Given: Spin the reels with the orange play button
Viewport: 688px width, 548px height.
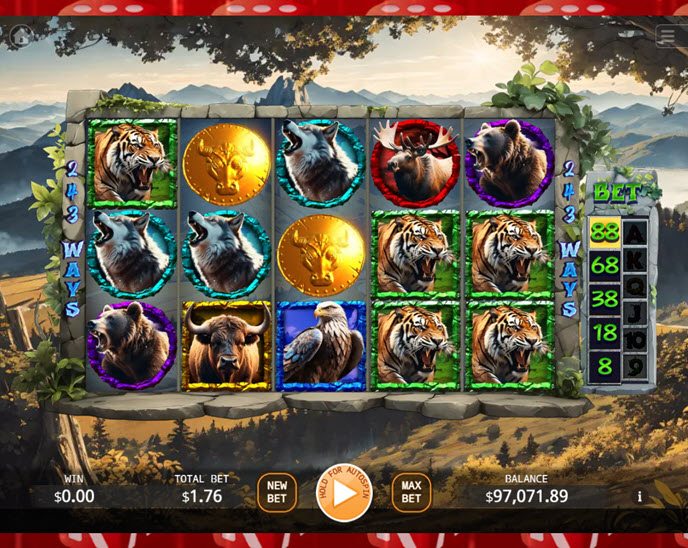Looking at the screenshot, I should pos(344,493).
